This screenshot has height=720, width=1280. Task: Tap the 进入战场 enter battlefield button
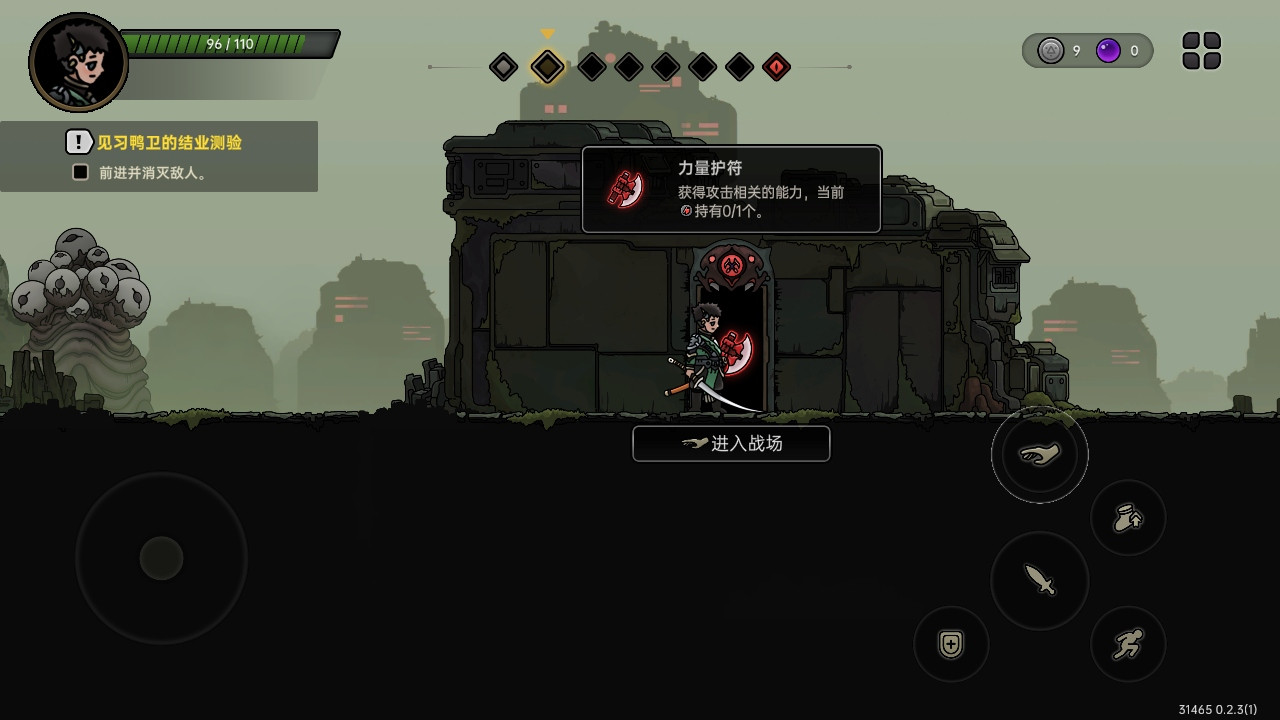[731, 444]
